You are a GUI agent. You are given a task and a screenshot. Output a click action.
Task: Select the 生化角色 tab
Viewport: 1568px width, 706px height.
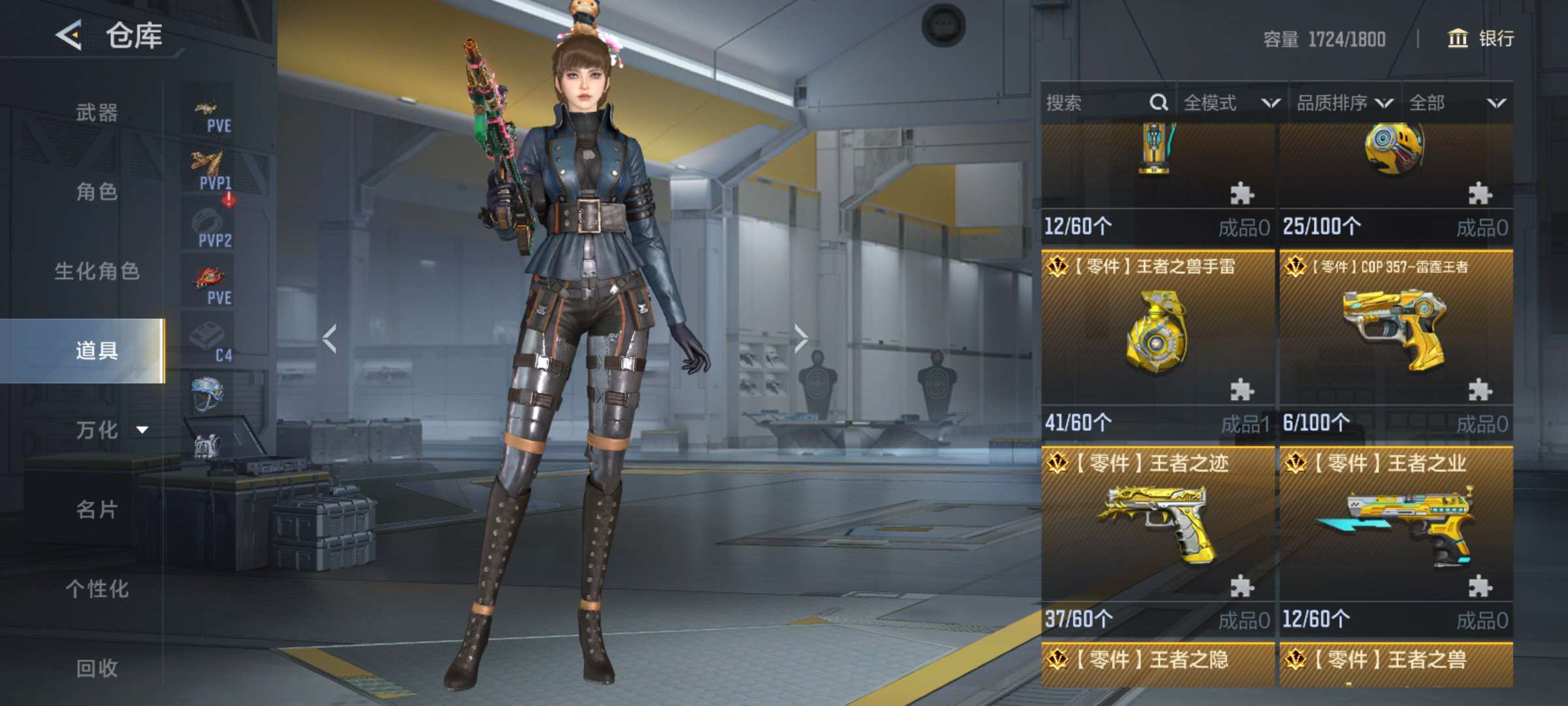[x=97, y=271]
